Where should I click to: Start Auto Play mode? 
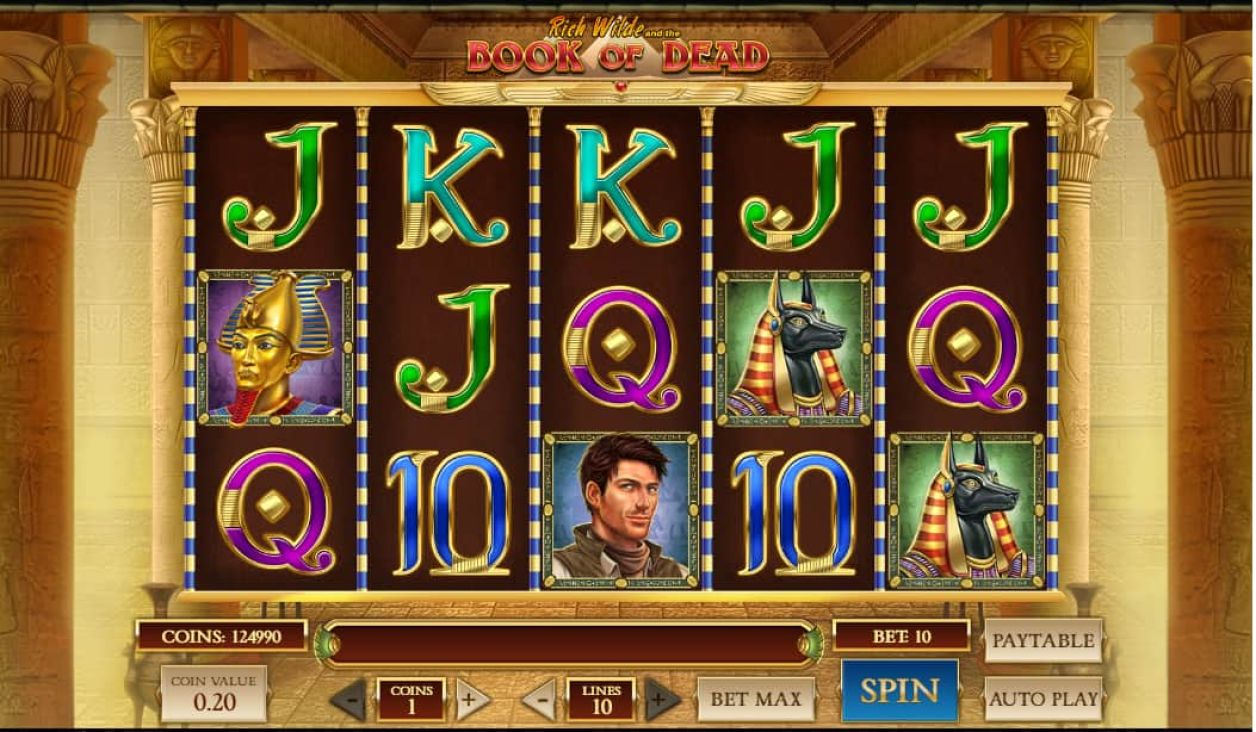pos(1043,699)
